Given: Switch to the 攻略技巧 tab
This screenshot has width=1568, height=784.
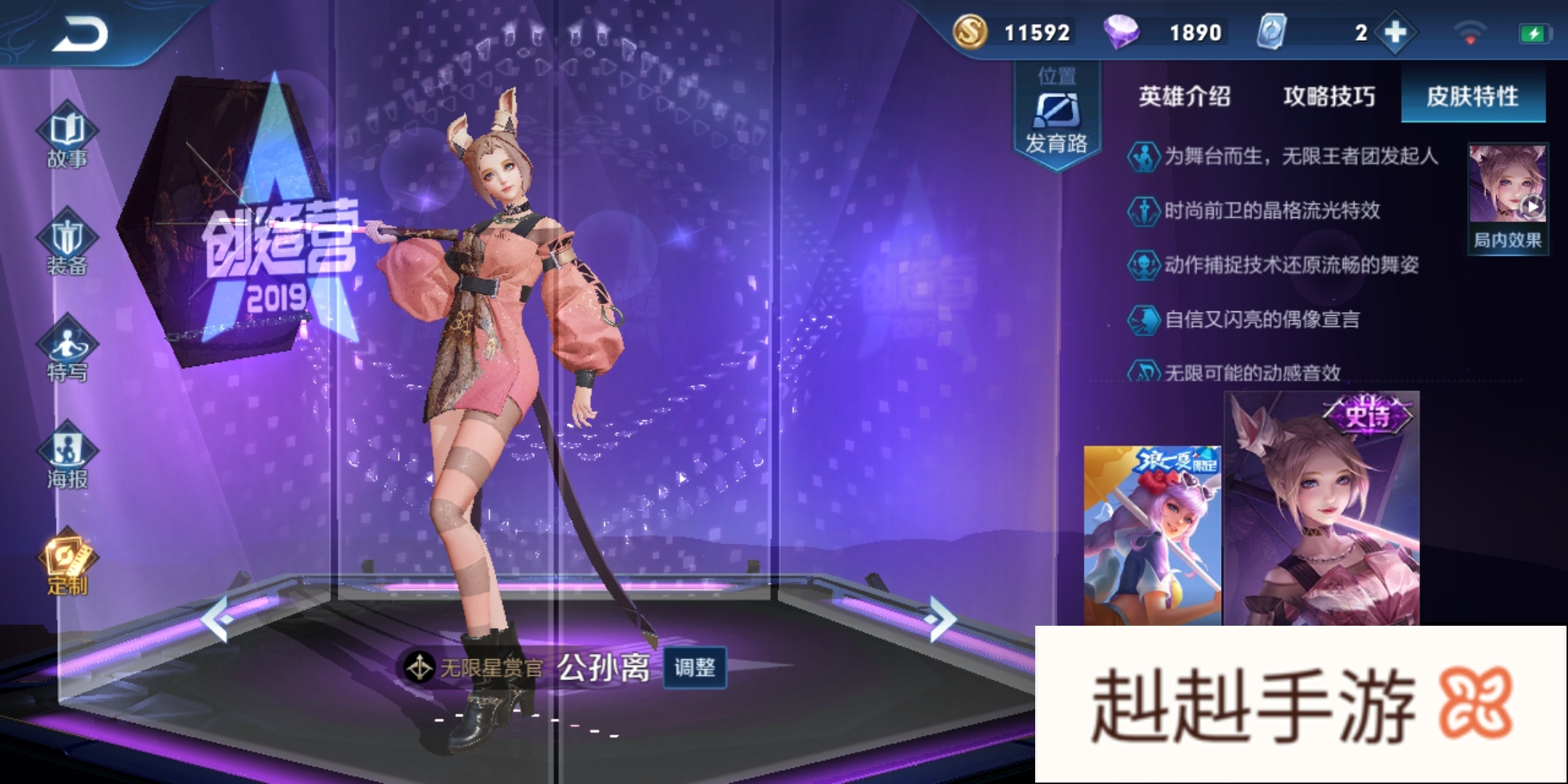Looking at the screenshot, I should click(1328, 96).
